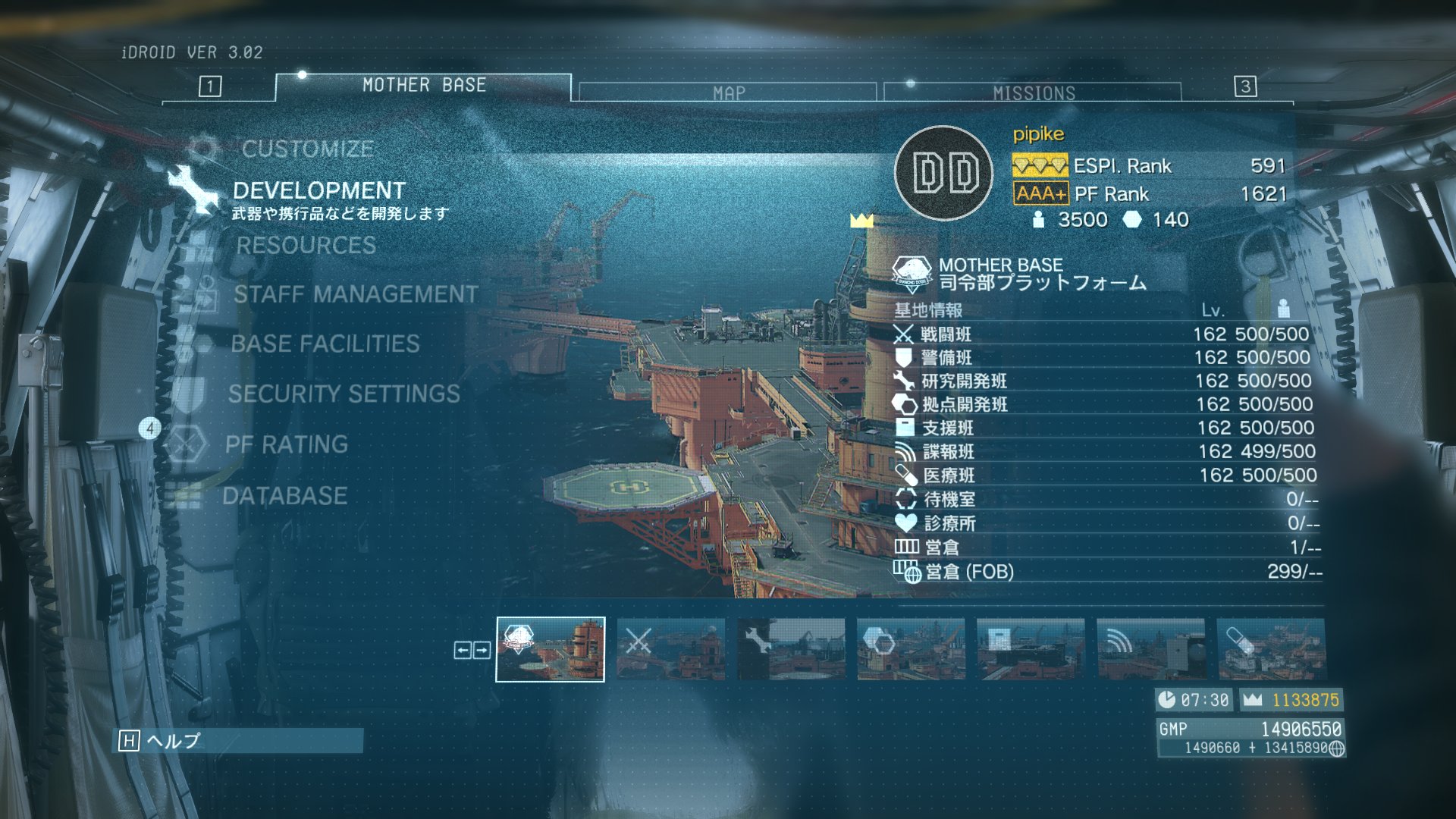Open the PF RATING entry
The height and width of the screenshot is (819, 1456).
[286, 444]
